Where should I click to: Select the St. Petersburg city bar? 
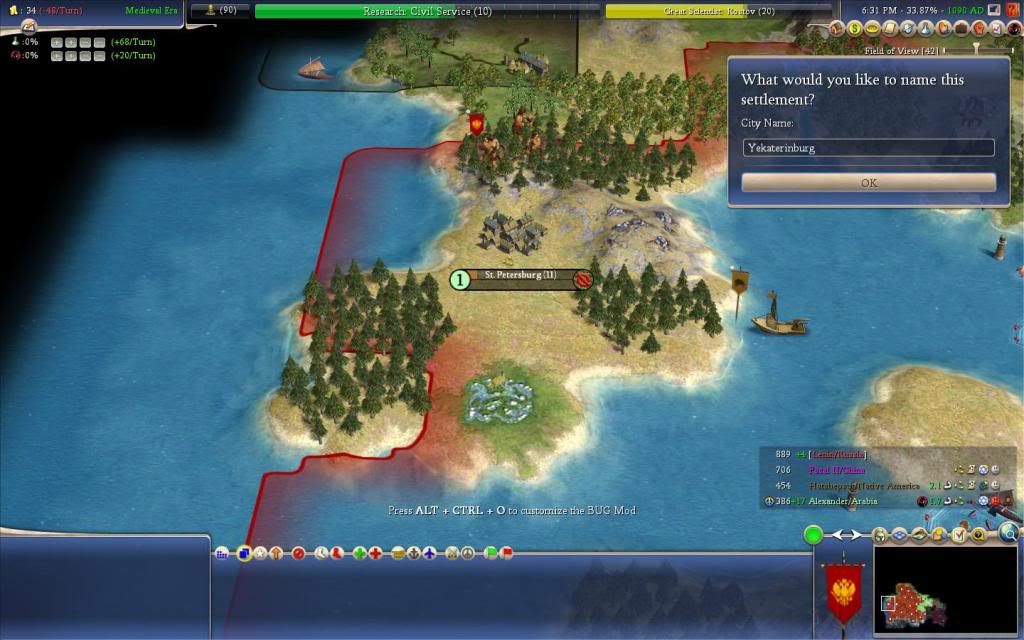click(x=521, y=280)
